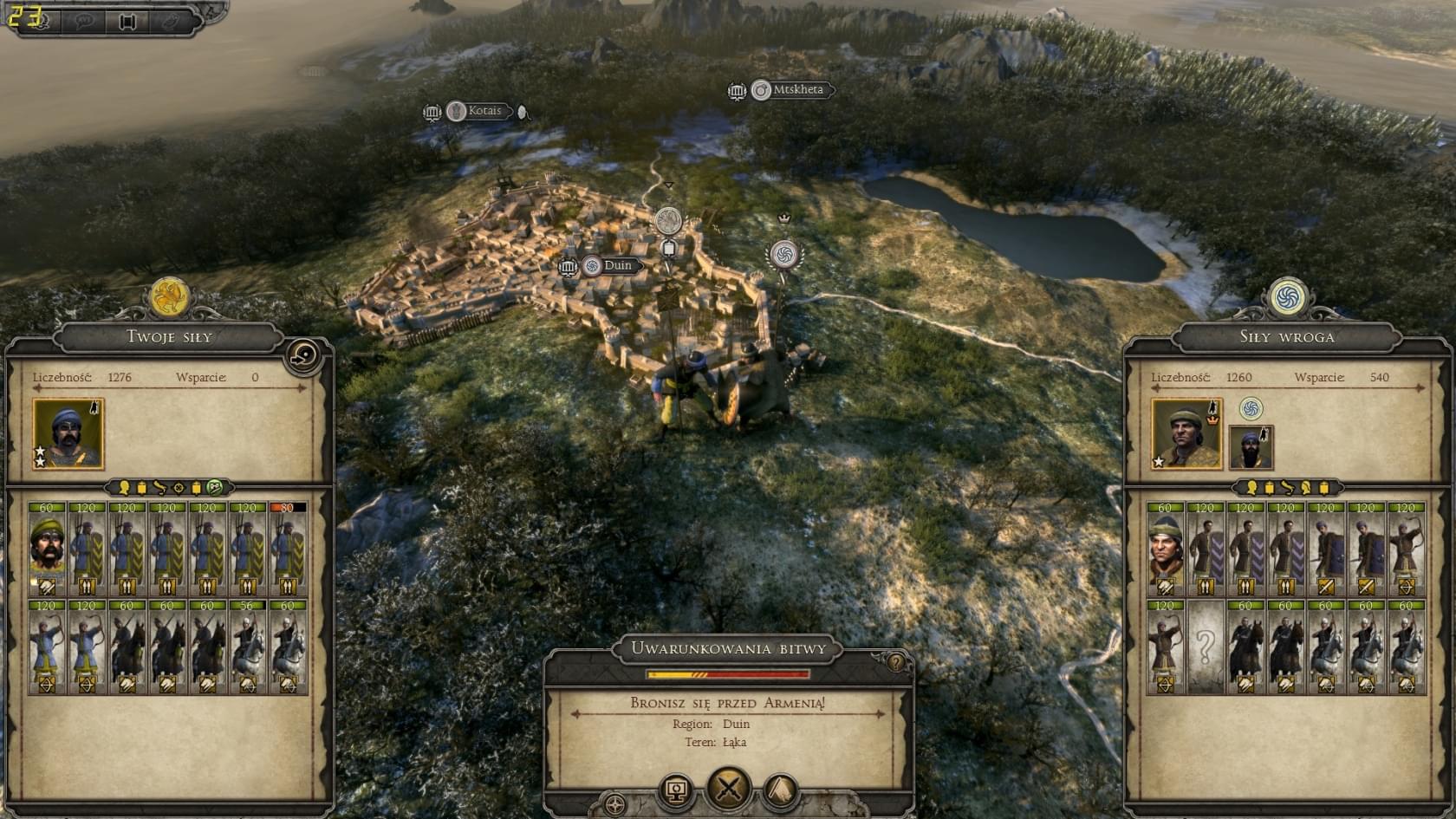Image resolution: width=1456 pixels, height=819 pixels.
Task: Choose the auto-resolve monitor button
Action: pyautogui.click(x=676, y=790)
